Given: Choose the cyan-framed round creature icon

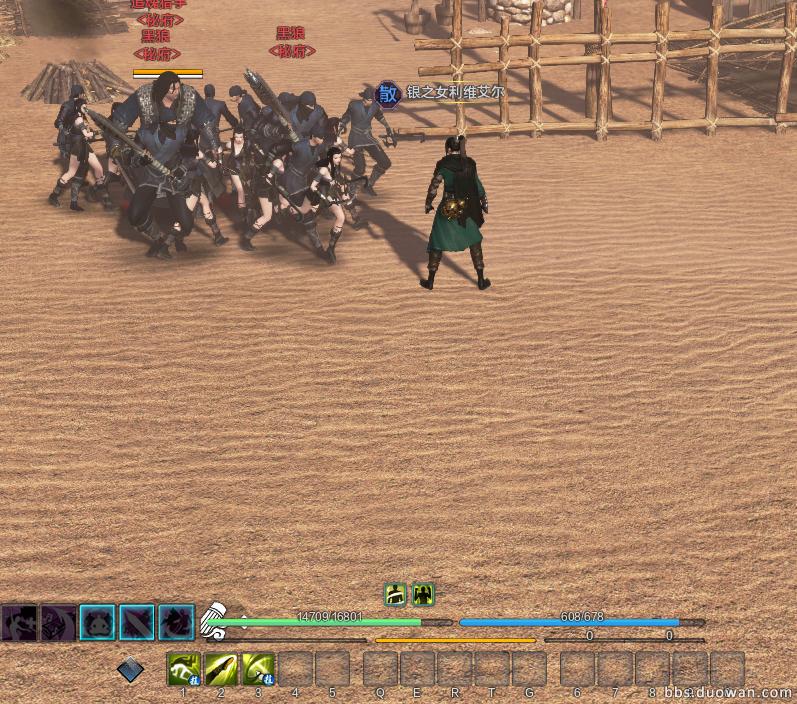Looking at the screenshot, I should click(97, 622).
